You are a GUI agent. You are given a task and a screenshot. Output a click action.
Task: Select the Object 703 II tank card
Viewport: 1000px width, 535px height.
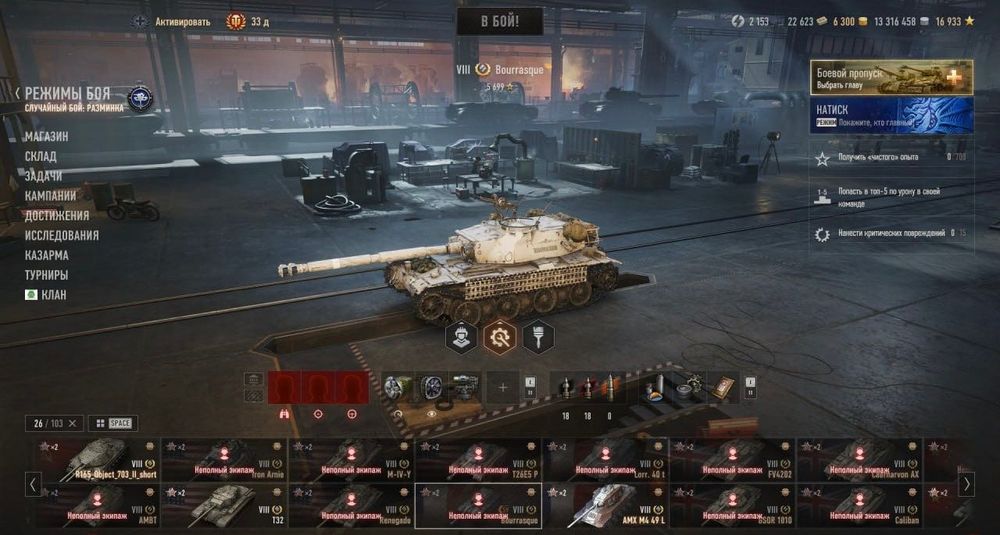click(97, 460)
